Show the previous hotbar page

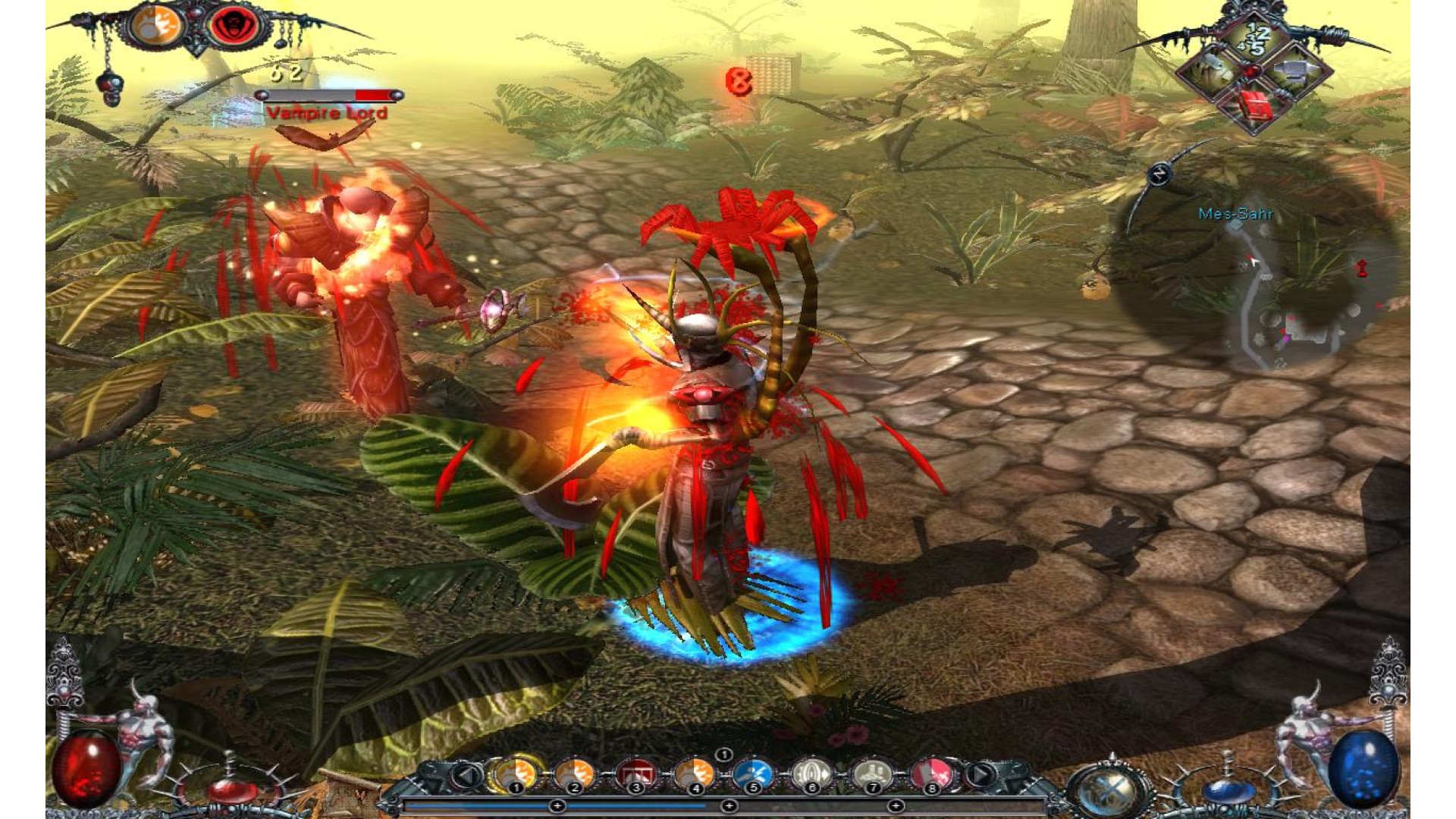click(x=467, y=775)
